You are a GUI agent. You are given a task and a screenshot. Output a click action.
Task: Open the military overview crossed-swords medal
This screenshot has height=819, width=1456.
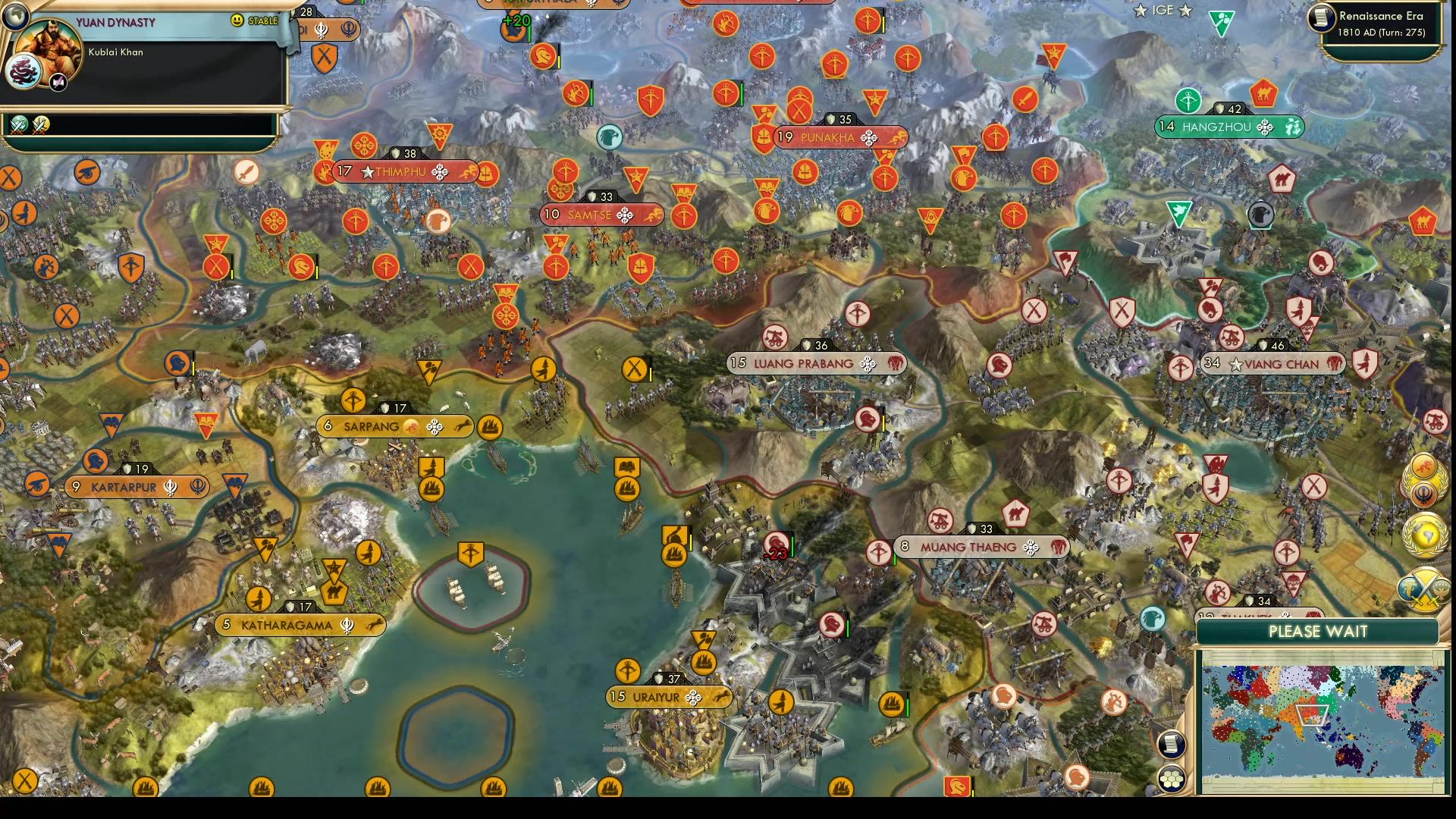1425,591
